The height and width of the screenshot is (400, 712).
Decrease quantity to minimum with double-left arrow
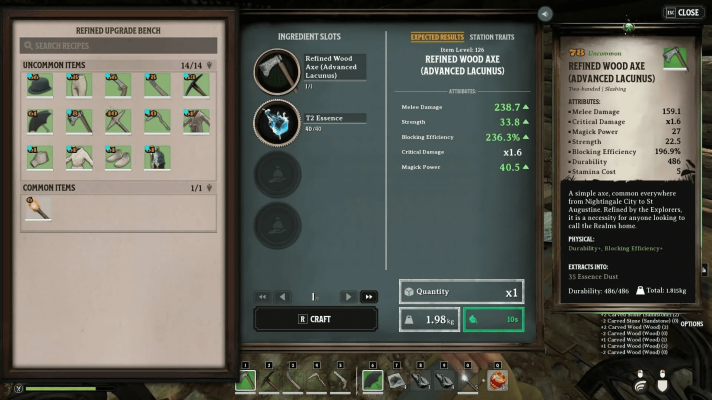pos(263,296)
